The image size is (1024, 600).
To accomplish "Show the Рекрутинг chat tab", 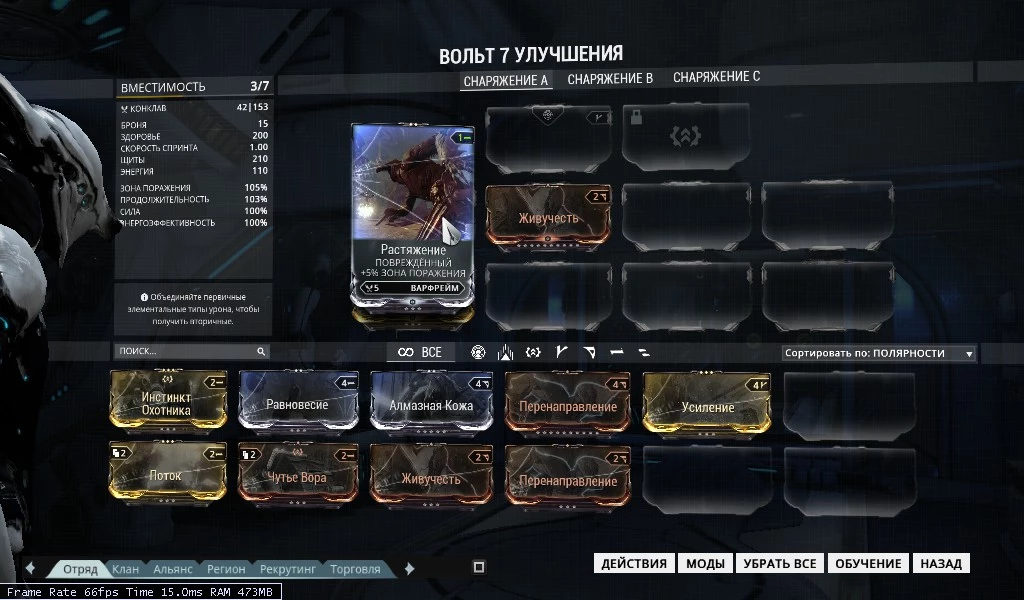I will tap(288, 569).
